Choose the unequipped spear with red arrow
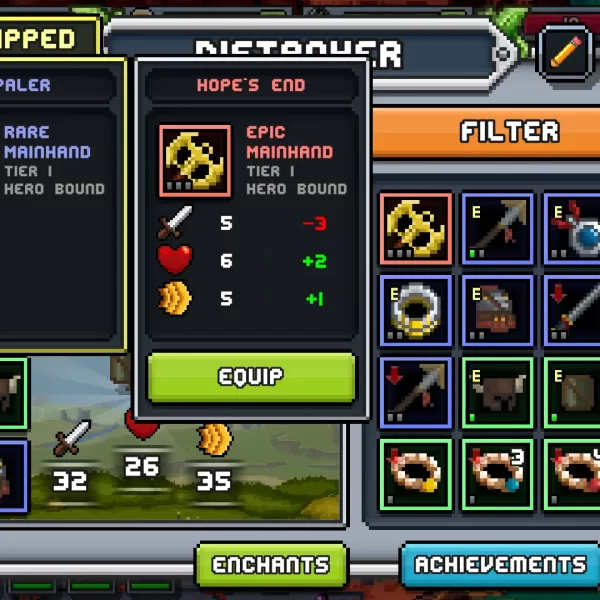Image resolution: width=600 pixels, height=600 pixels. tap(416, 391)
